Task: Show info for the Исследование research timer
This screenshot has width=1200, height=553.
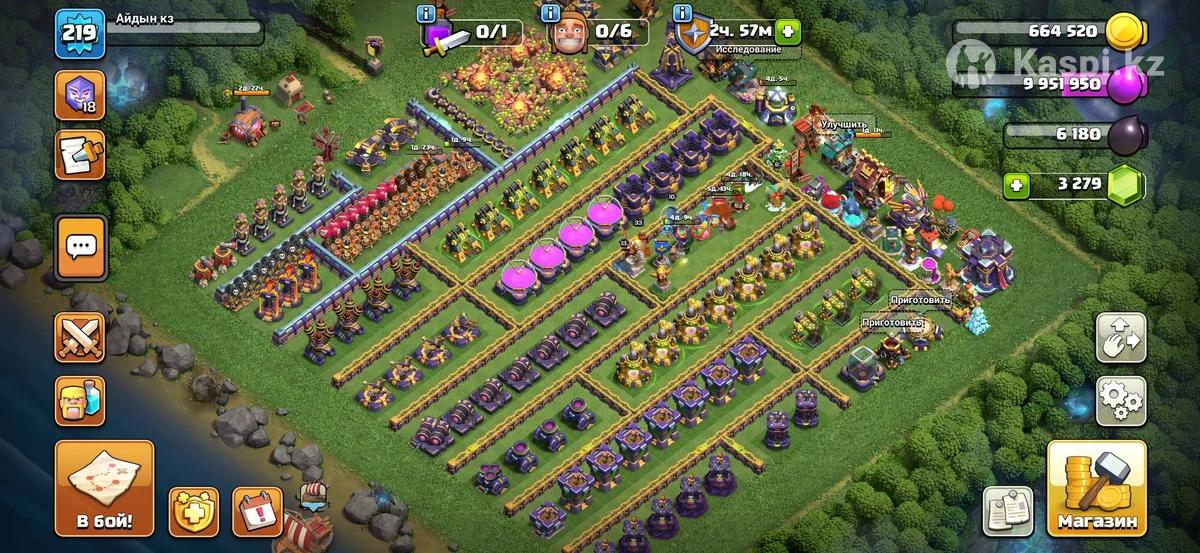Action: pyautogui.click(x=684, y=14)
